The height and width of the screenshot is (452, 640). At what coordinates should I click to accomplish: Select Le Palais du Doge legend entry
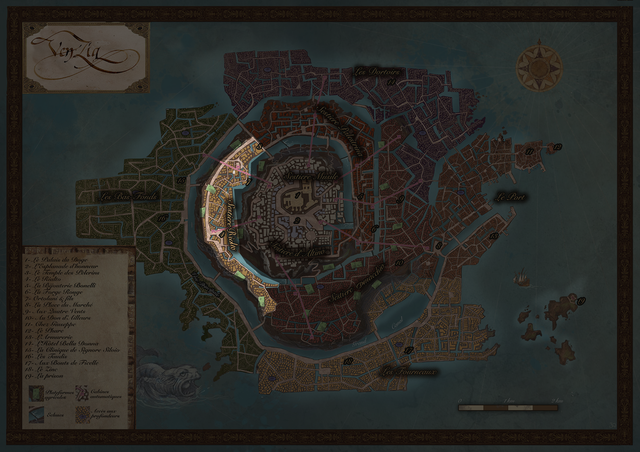(52, 258)
